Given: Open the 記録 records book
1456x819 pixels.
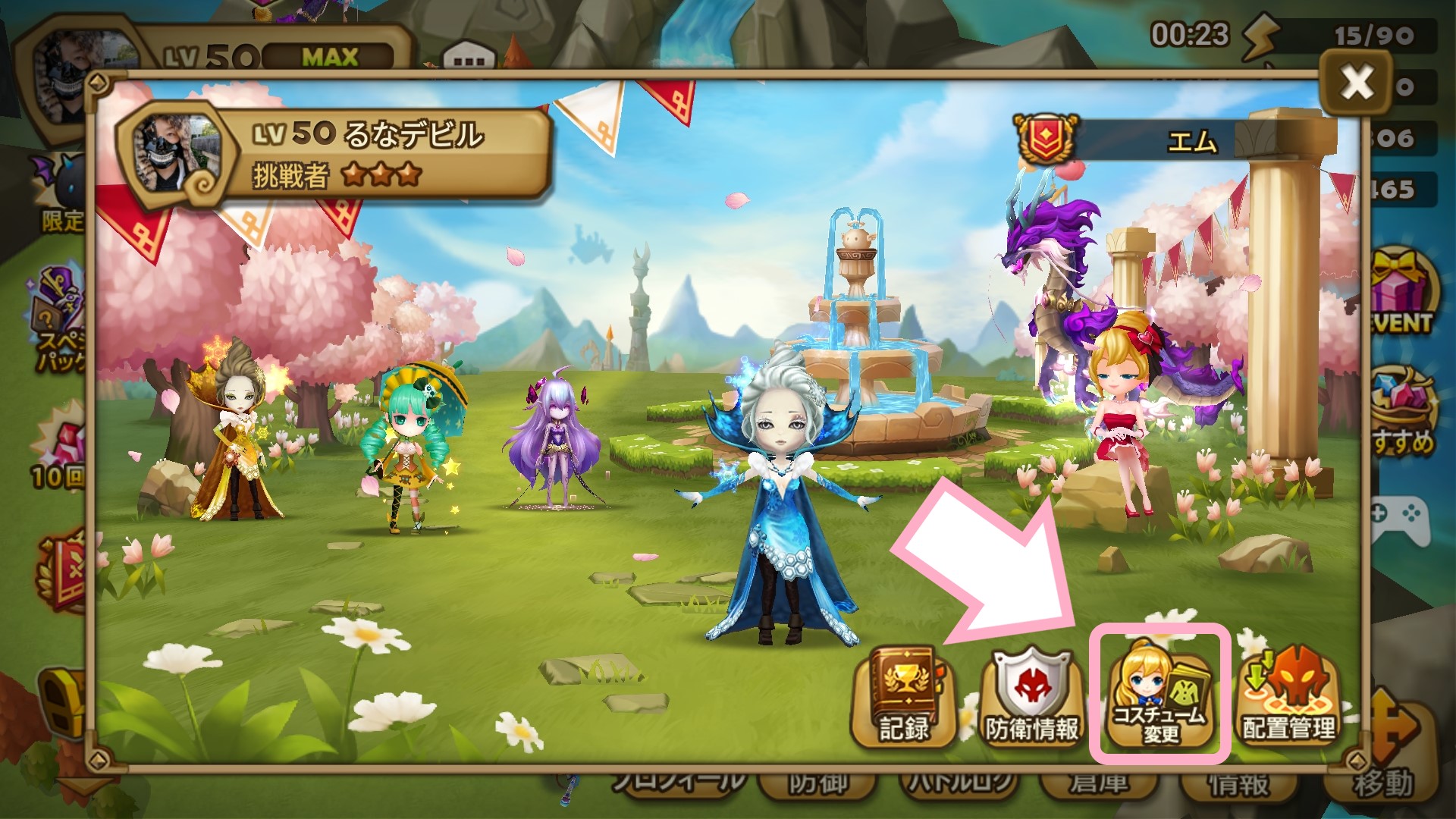Looking at the screenshot, I should [902, 698].
